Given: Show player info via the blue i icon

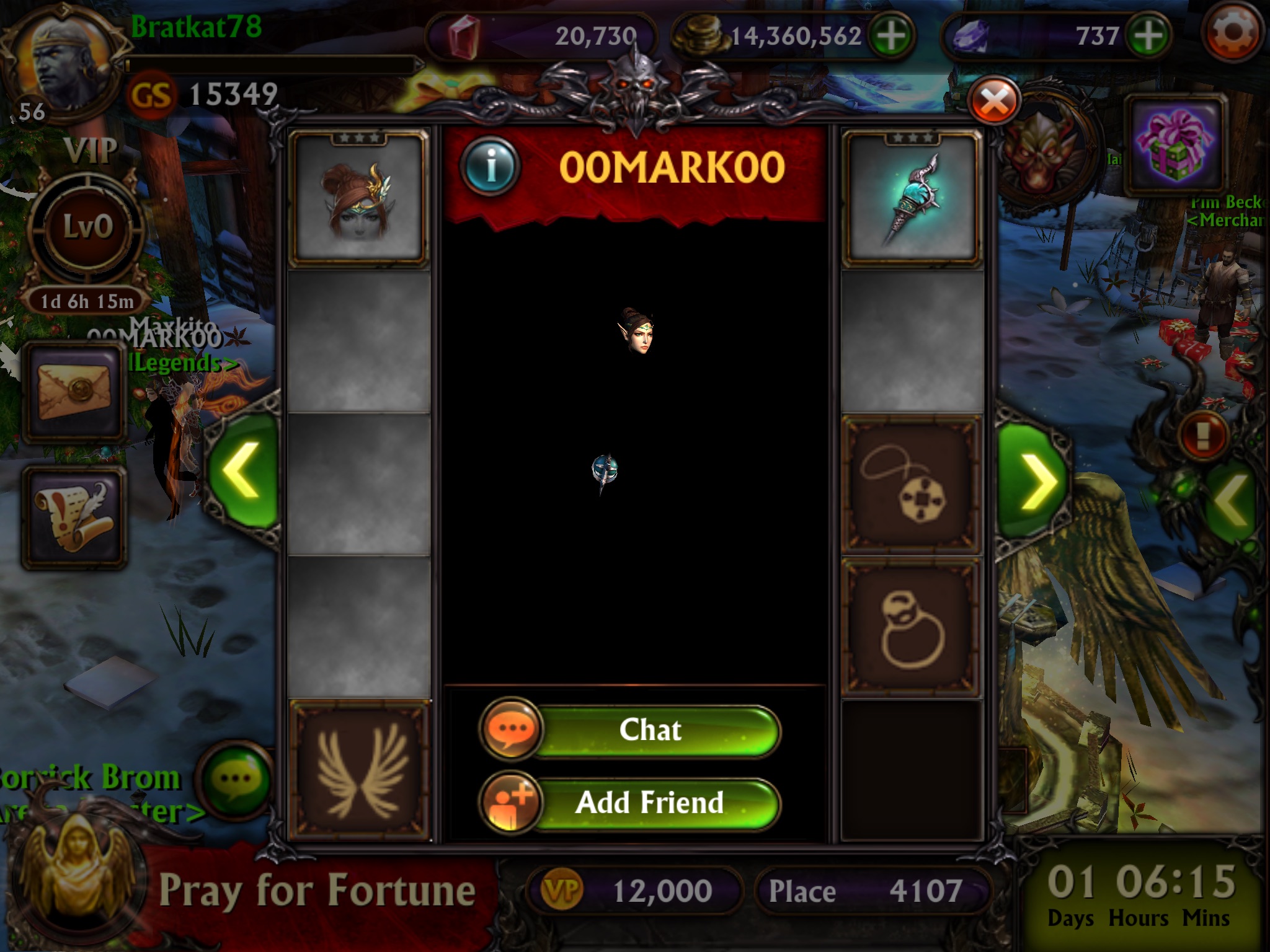Looking at the screenshot, I should pos(490,166).
